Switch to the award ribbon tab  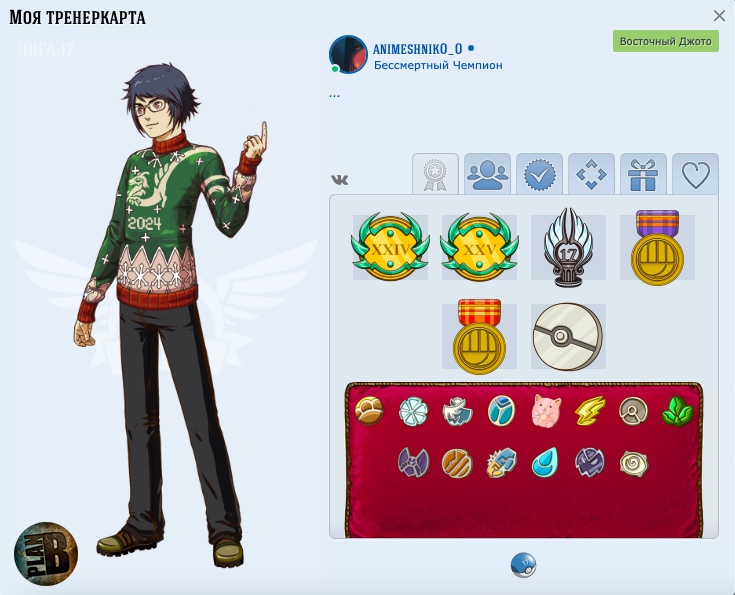click(x=435, y=175)
